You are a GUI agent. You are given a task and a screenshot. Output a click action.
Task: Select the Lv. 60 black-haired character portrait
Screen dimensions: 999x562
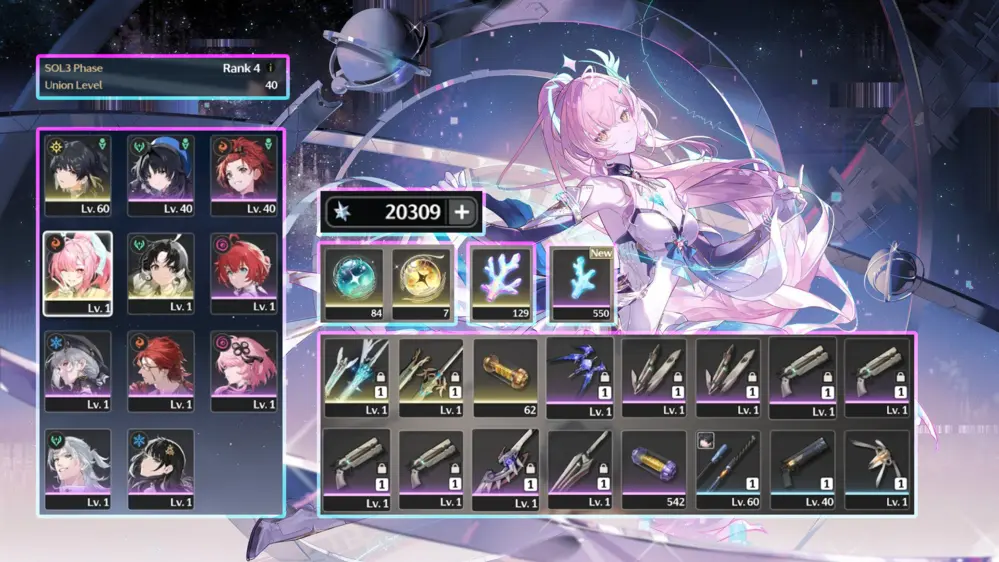click(78, 174)
